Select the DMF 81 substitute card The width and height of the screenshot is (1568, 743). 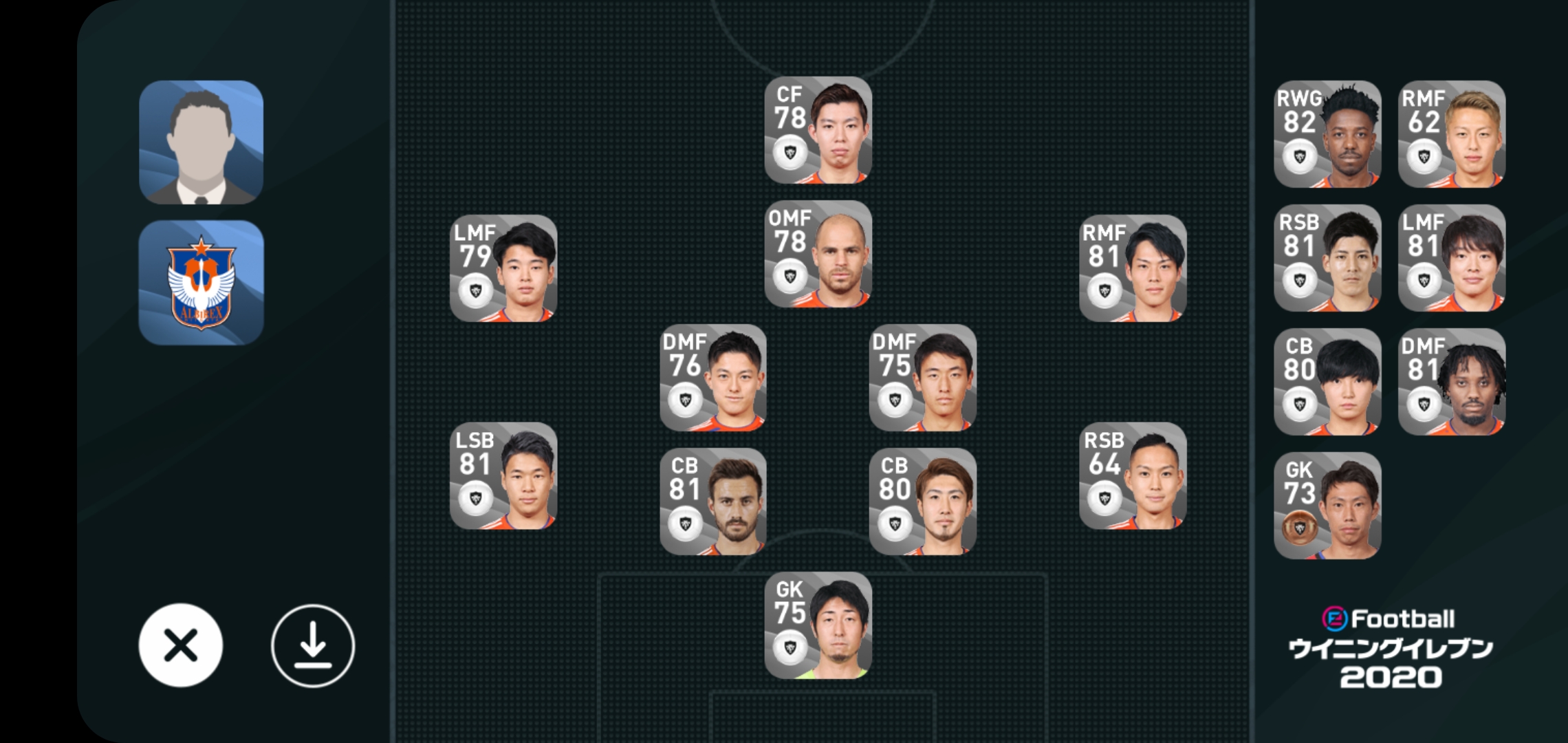point(1451,382)
